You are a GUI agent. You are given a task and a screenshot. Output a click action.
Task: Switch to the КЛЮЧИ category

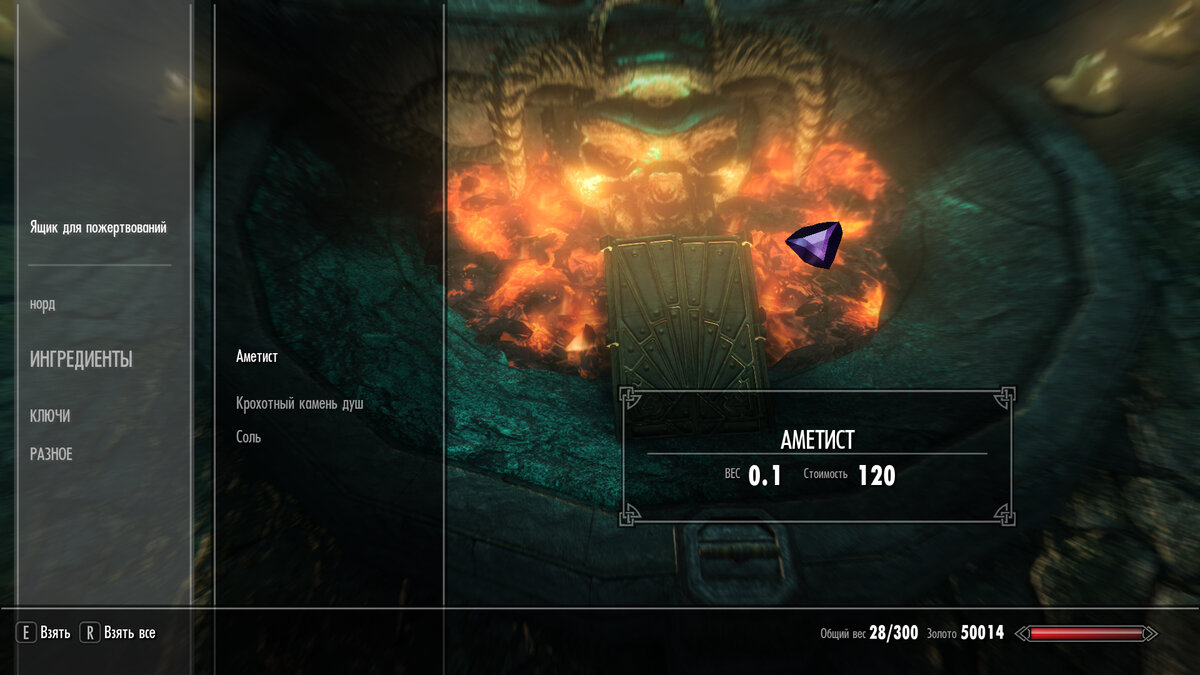click(50, 417)
